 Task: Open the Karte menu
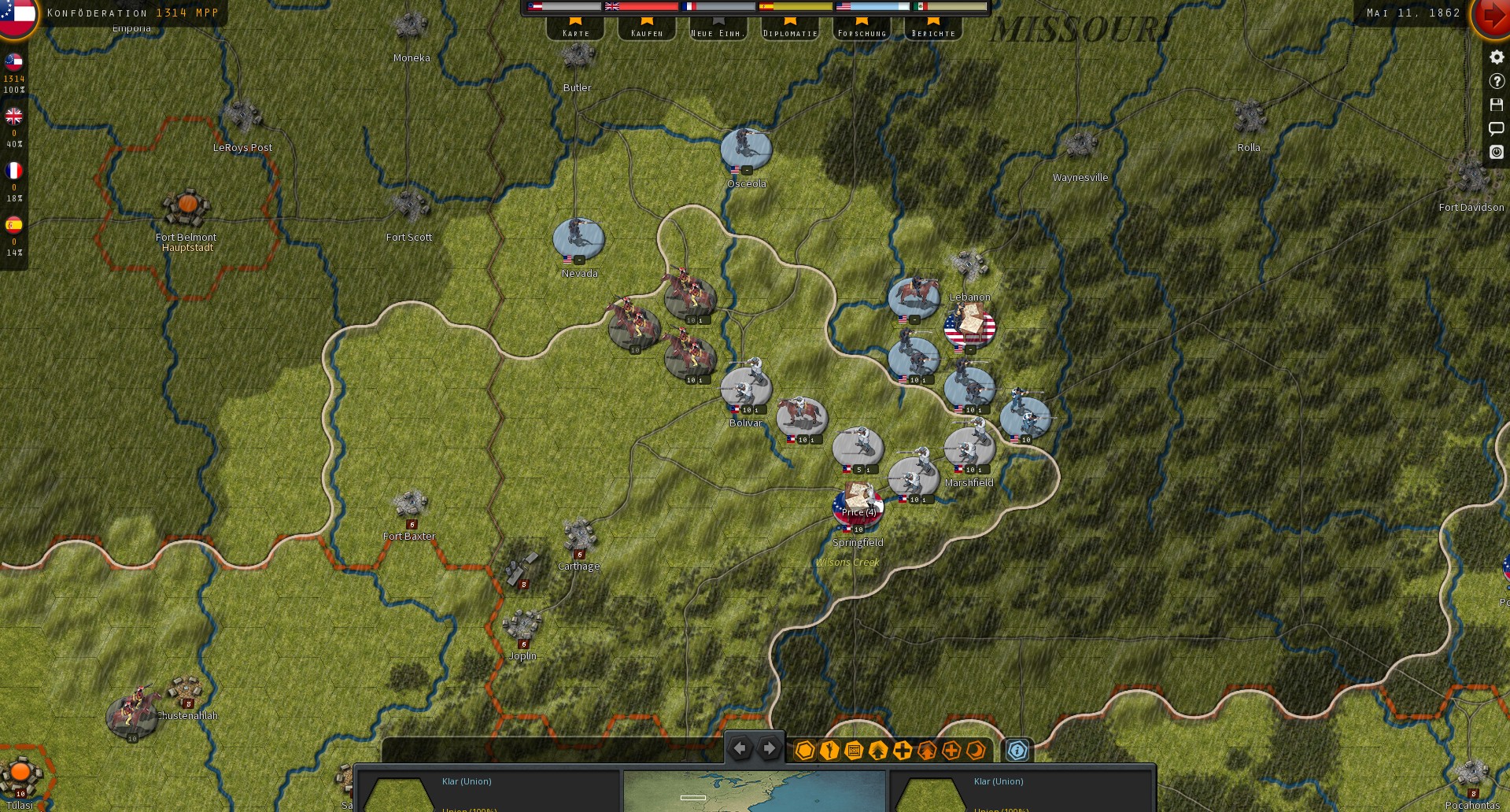point(576,31)
